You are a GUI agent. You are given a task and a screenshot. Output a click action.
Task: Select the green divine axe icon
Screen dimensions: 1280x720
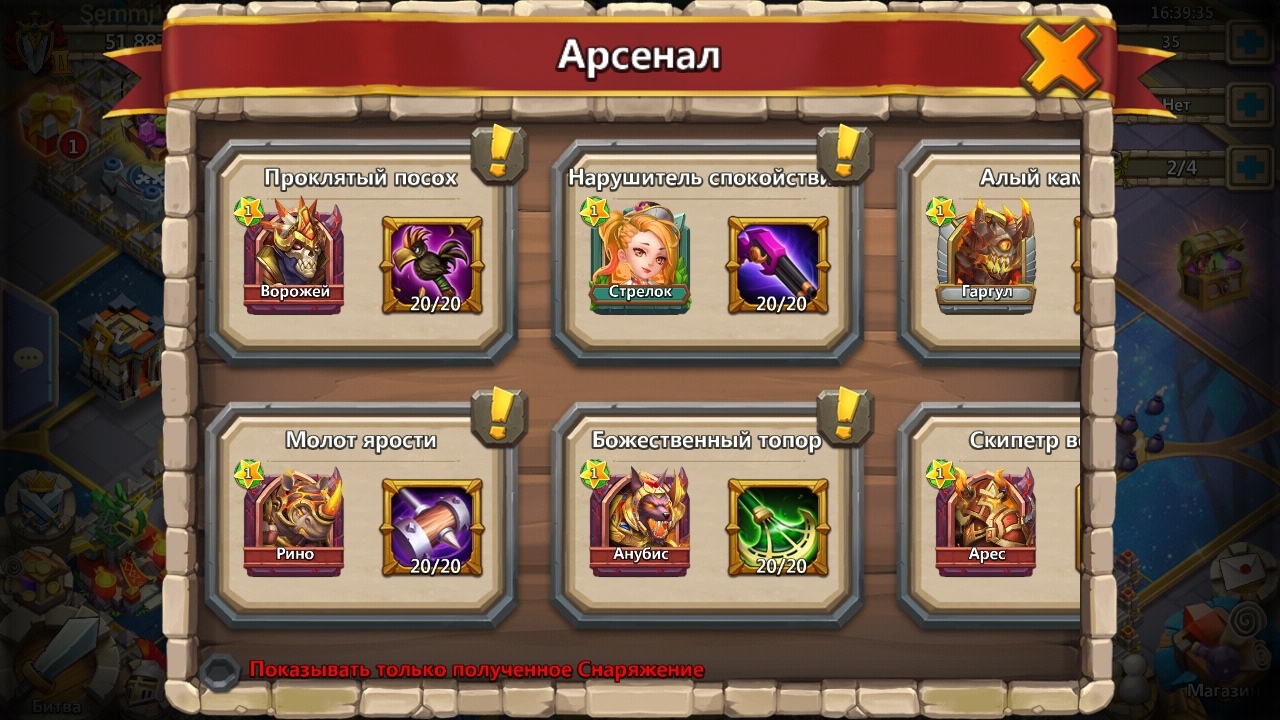(x=778, y=527)
